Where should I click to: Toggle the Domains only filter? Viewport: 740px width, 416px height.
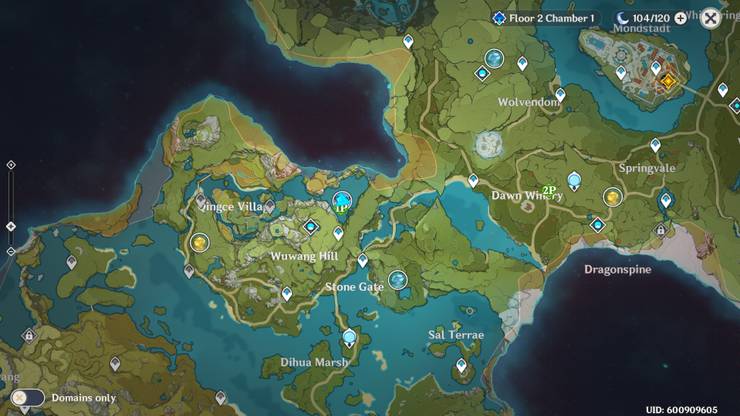30,398
